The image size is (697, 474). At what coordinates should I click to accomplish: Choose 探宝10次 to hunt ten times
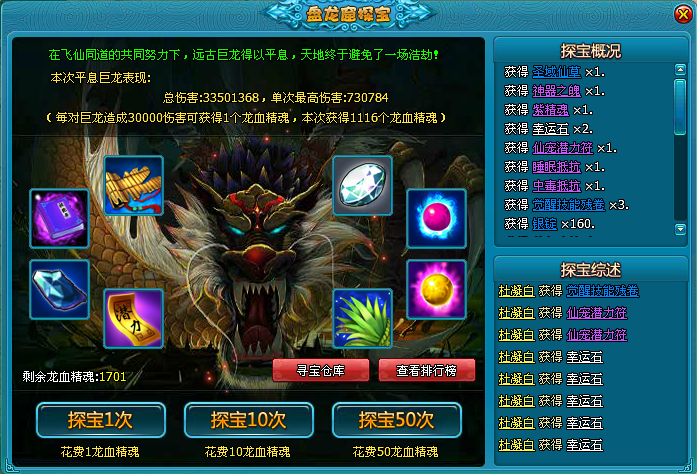(x=235, y=420)
